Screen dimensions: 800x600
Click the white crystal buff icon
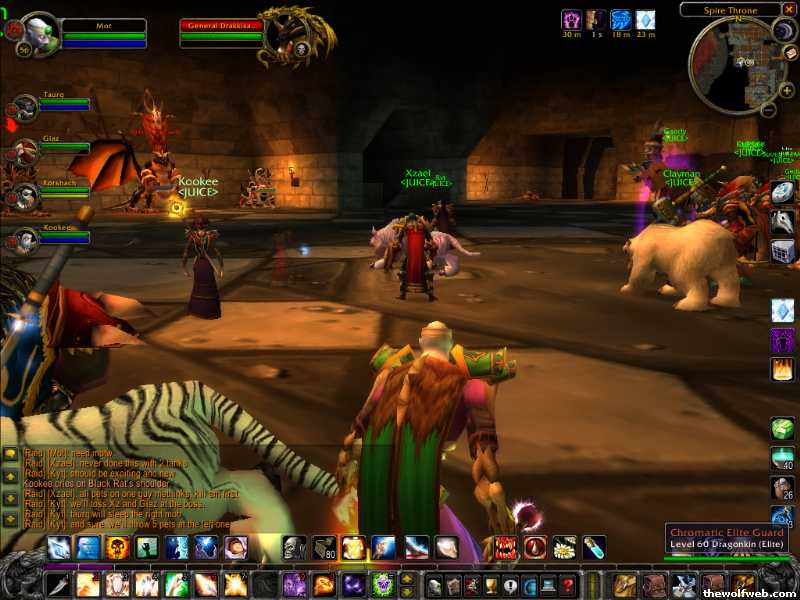[x=646, y=20]
